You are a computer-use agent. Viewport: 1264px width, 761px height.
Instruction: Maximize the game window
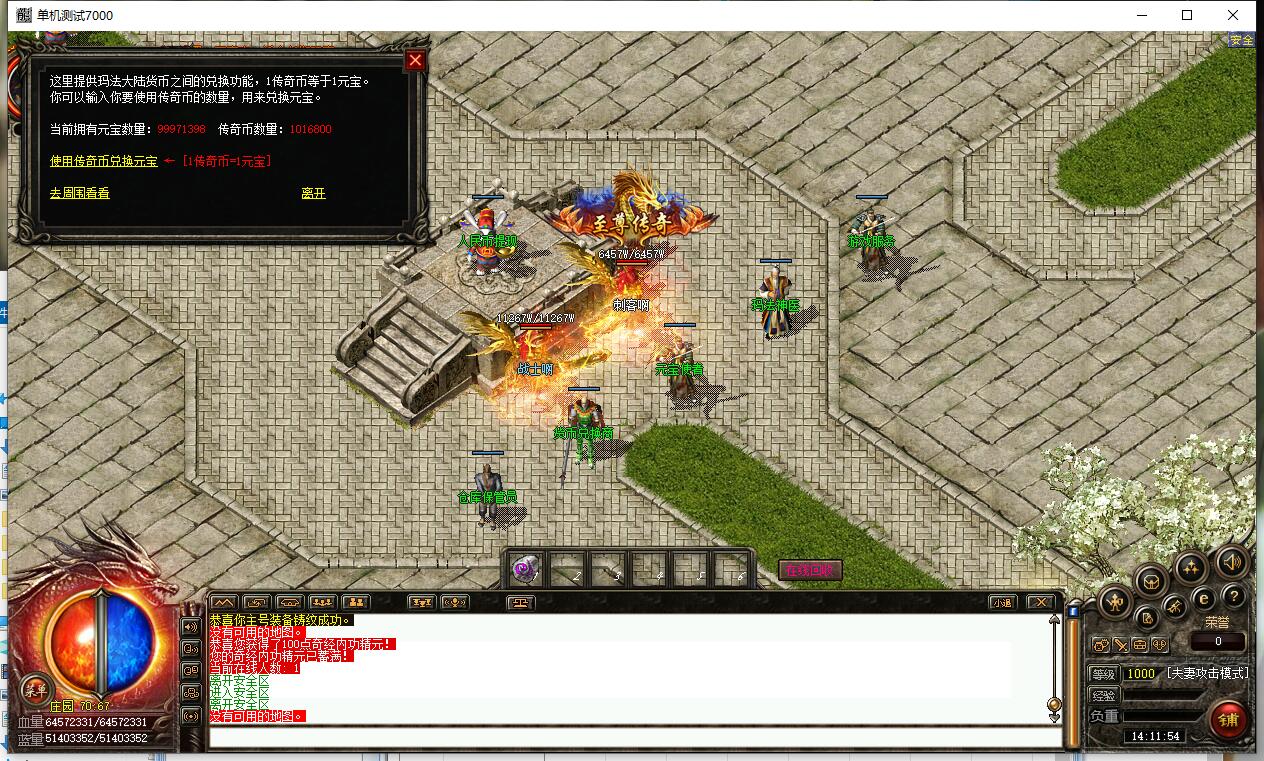1187,15
